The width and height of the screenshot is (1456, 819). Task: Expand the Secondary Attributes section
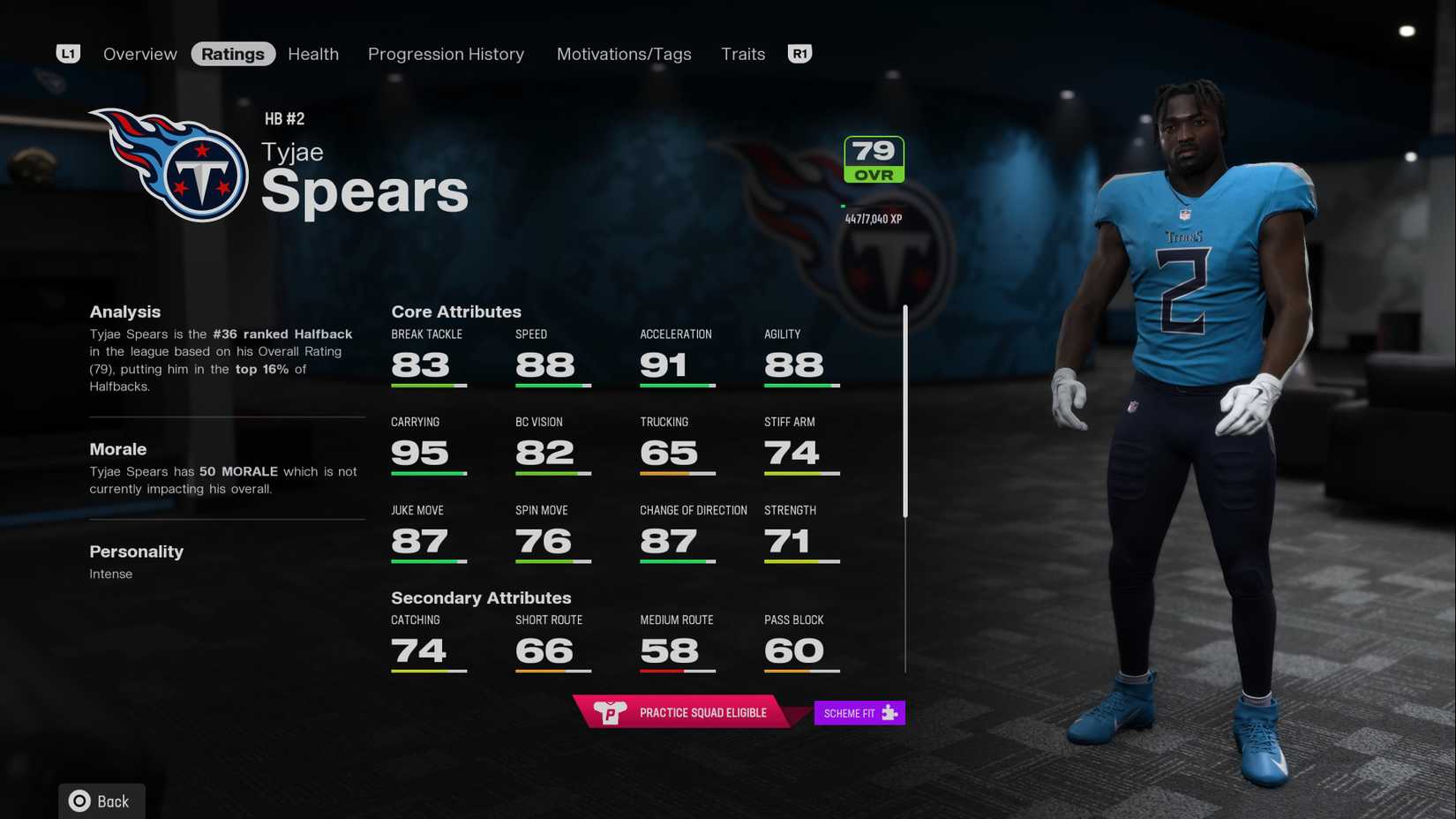pyautogui.click(x=481, y=597)
